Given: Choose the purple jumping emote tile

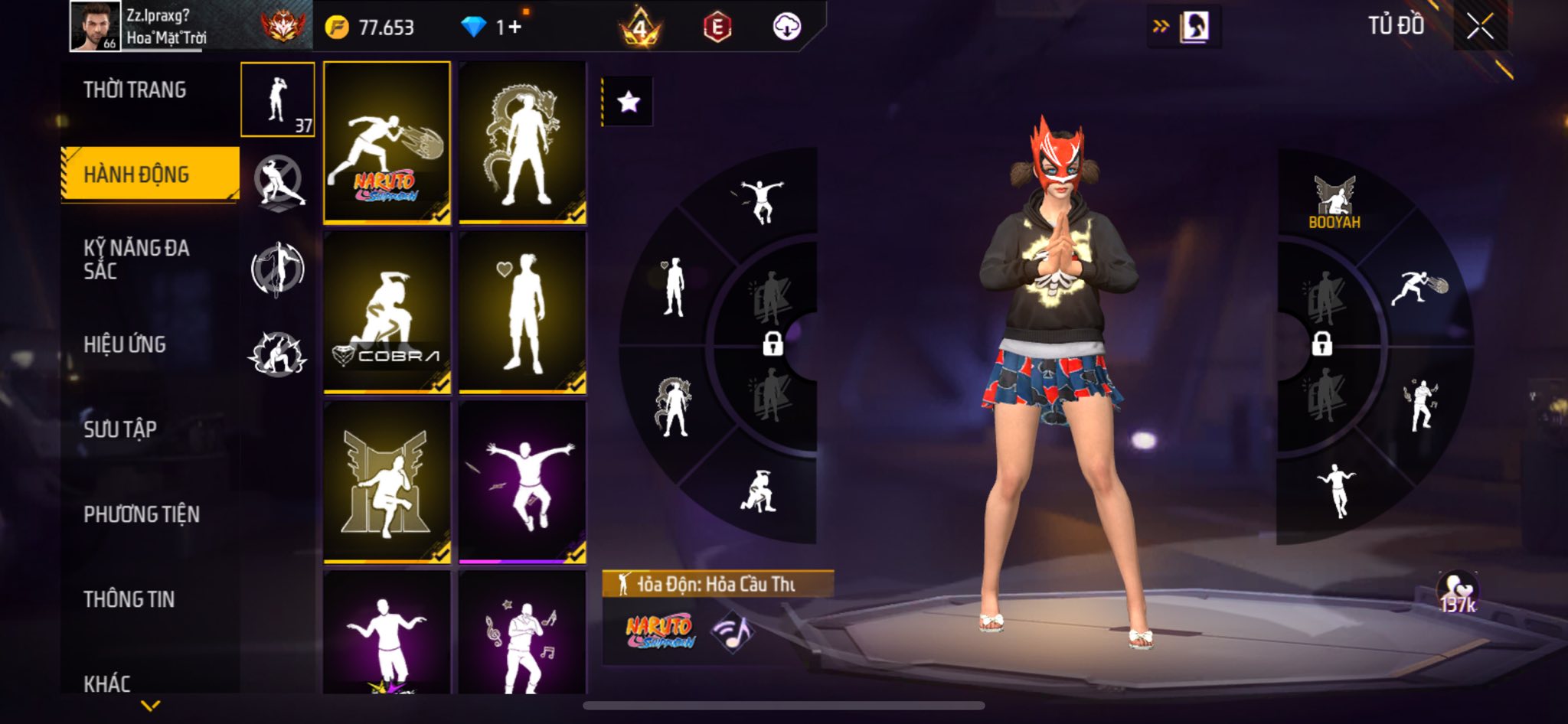Looking at the screenshot, I should pyautogui.click(x=522, y=482).
